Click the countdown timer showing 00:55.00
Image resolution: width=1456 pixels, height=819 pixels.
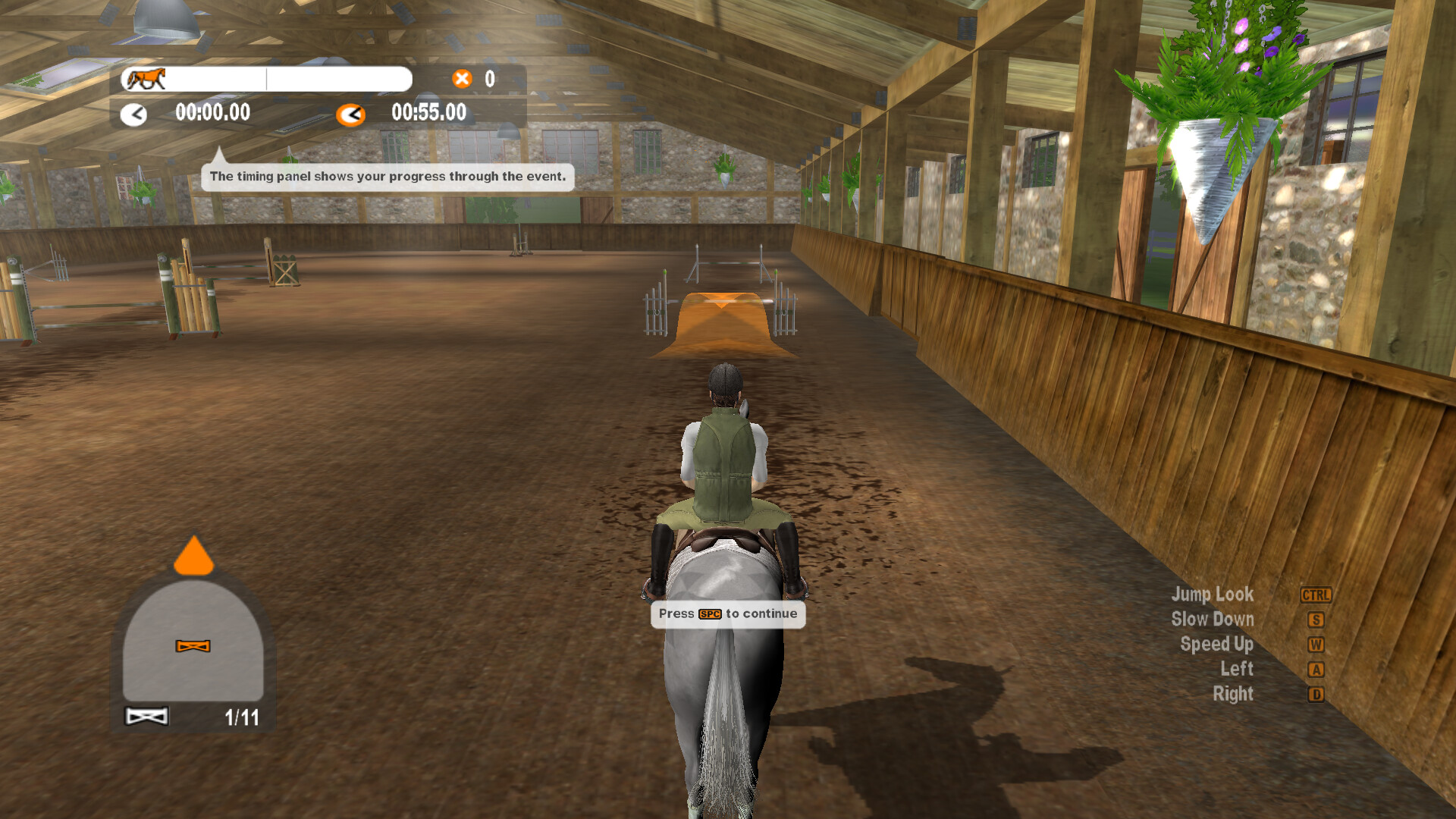pyautogui.click(x=429, y=113)
